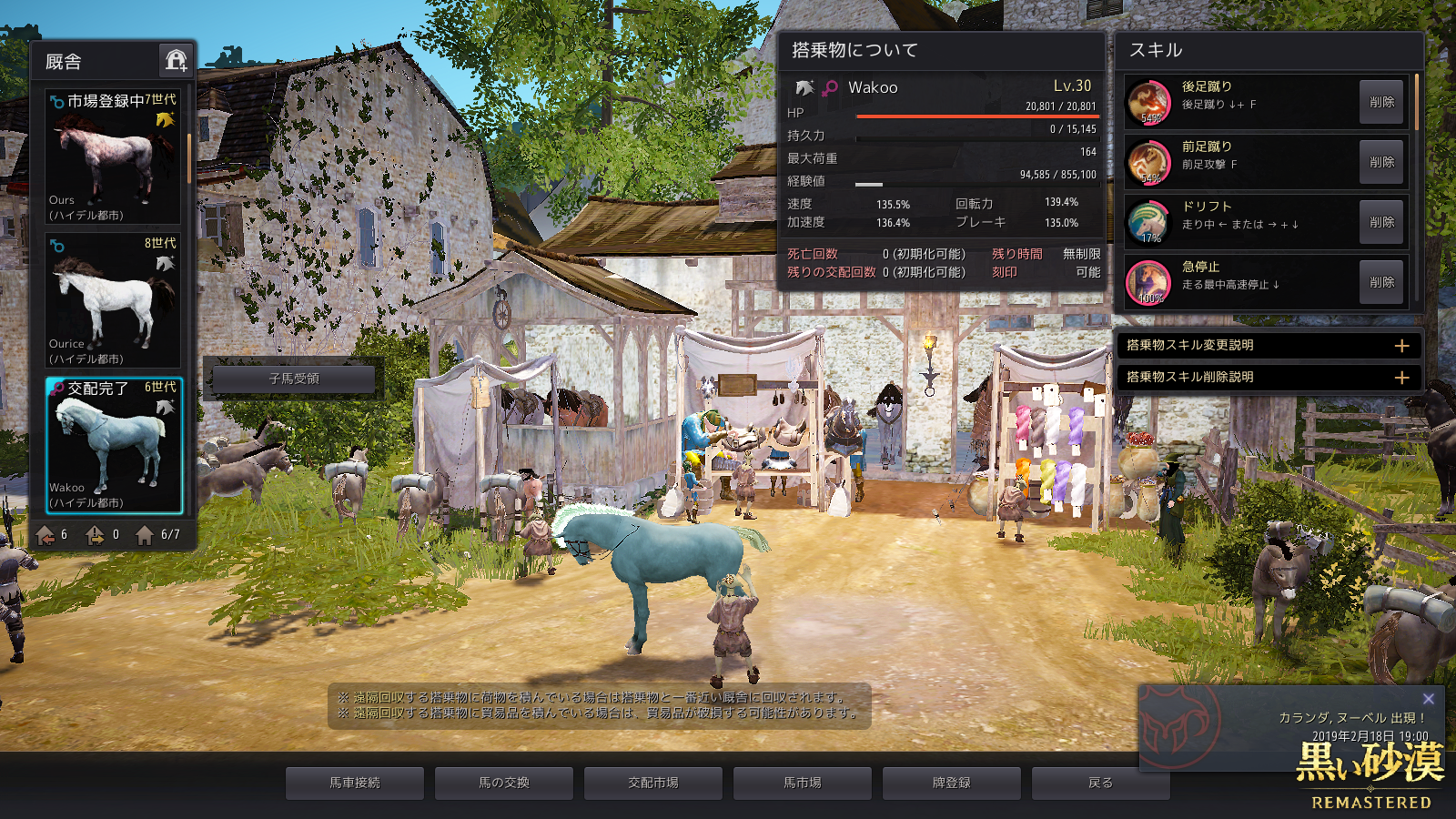Open 馬車接続 carriage connect

pyautogui.click(x=355, y=783)
